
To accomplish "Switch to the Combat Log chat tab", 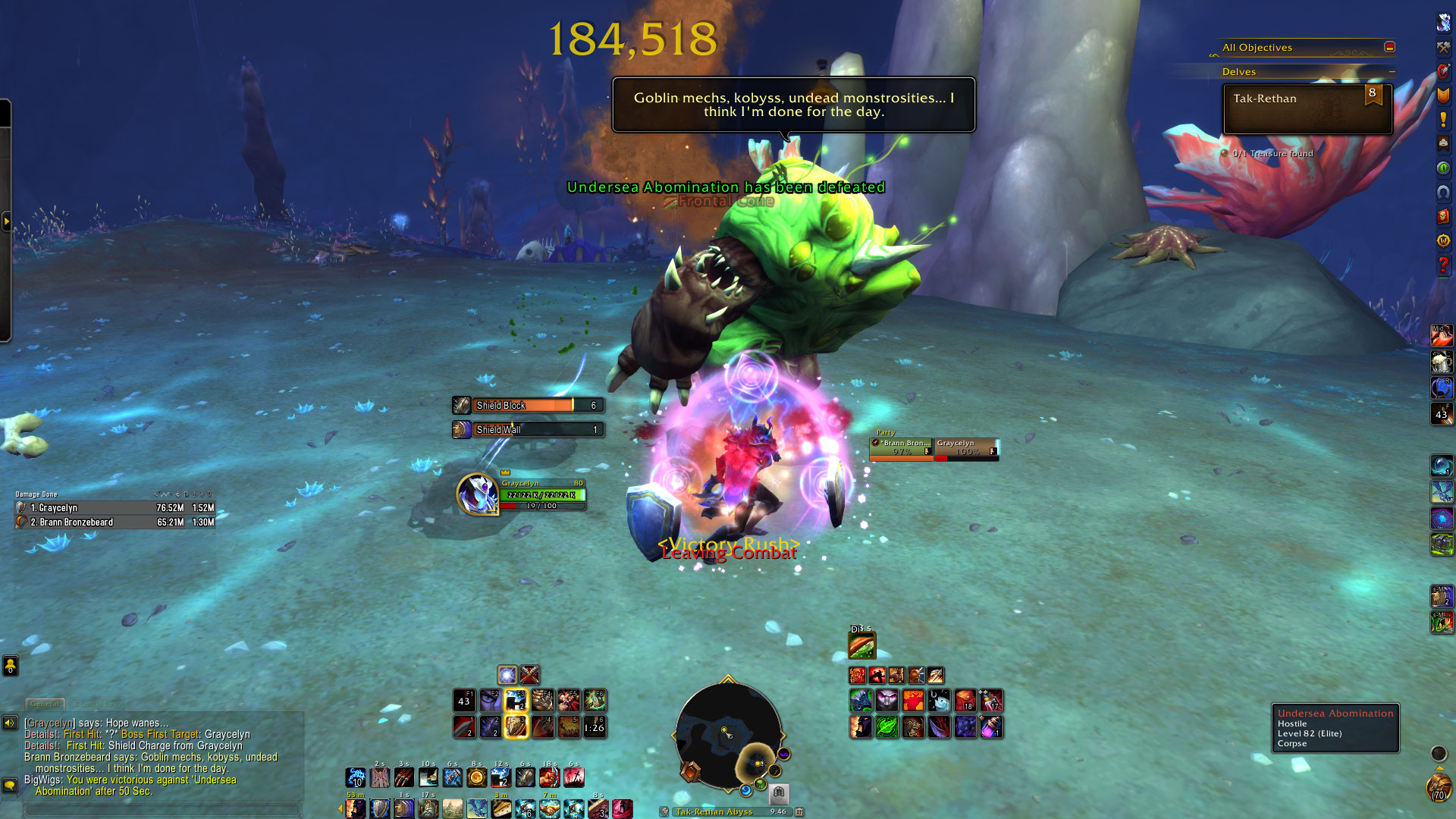I will pos(96,704).
